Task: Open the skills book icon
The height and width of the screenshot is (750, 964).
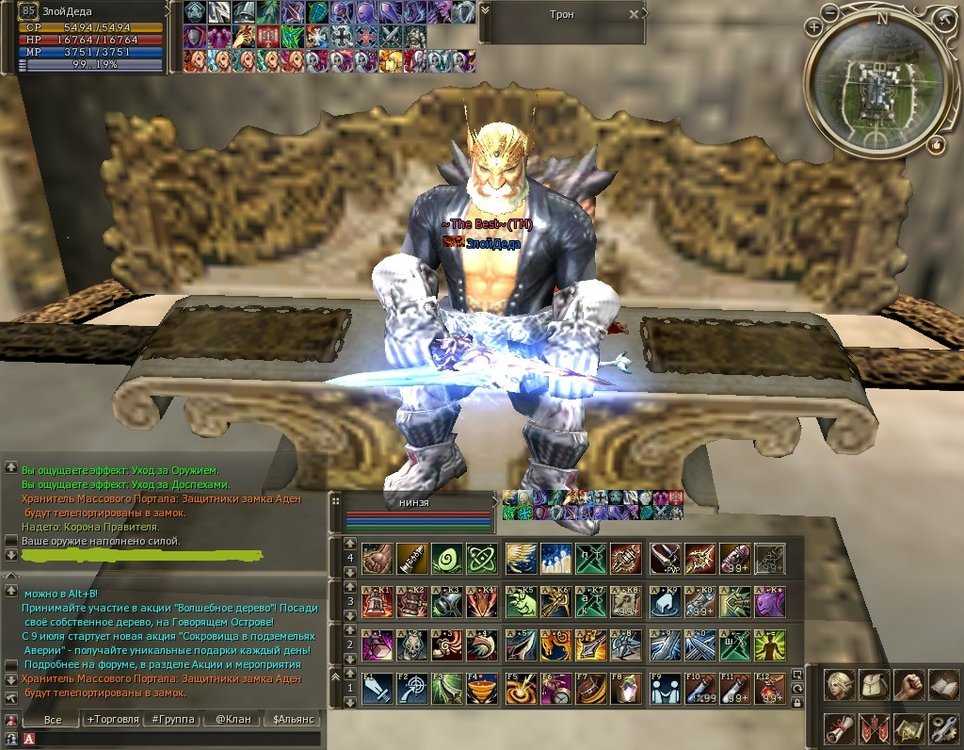Action: tap(943, 685)
